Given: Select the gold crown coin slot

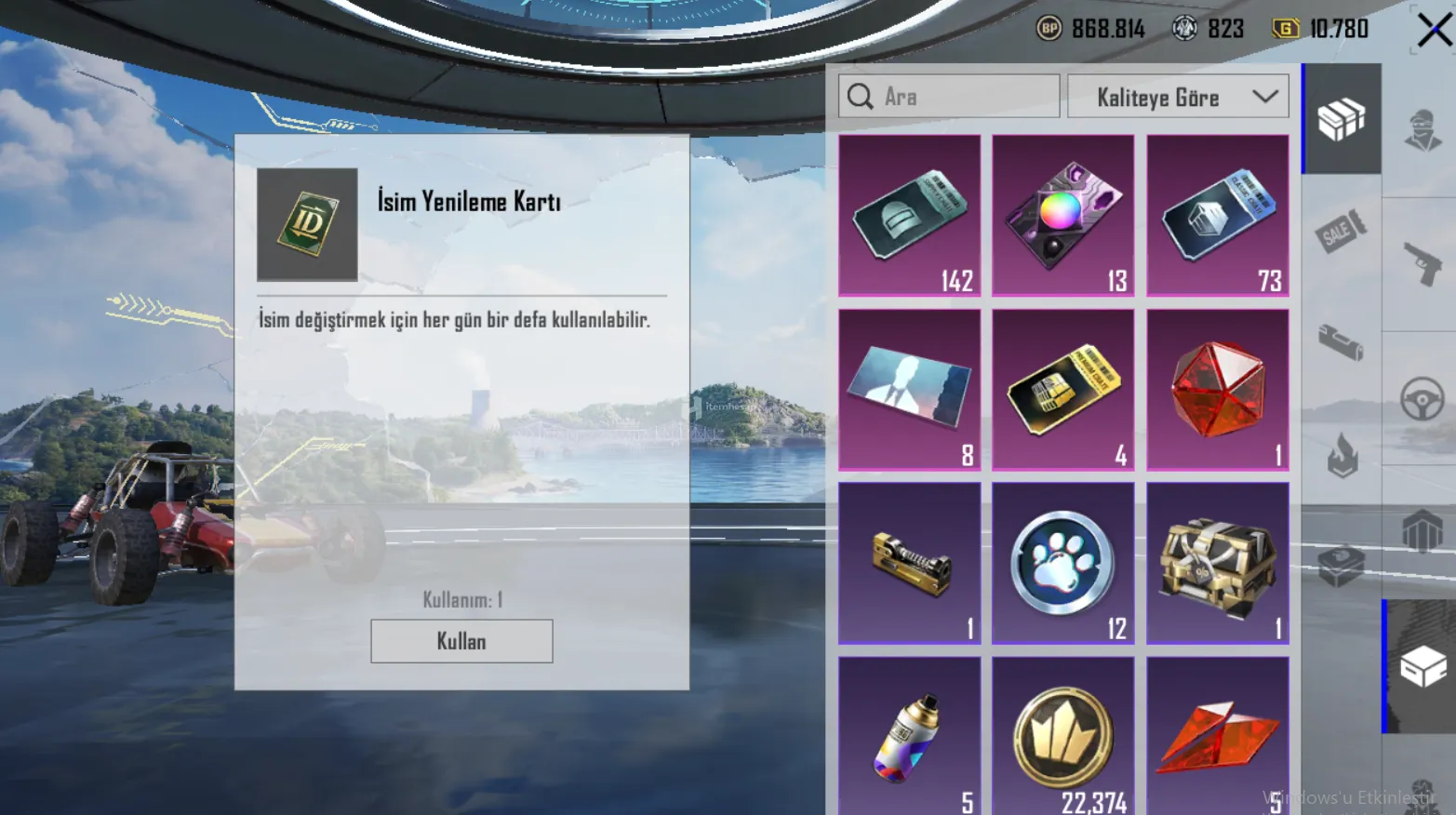Looking at the screenshot, I should pyautogui.click(x=1062, y=735).
